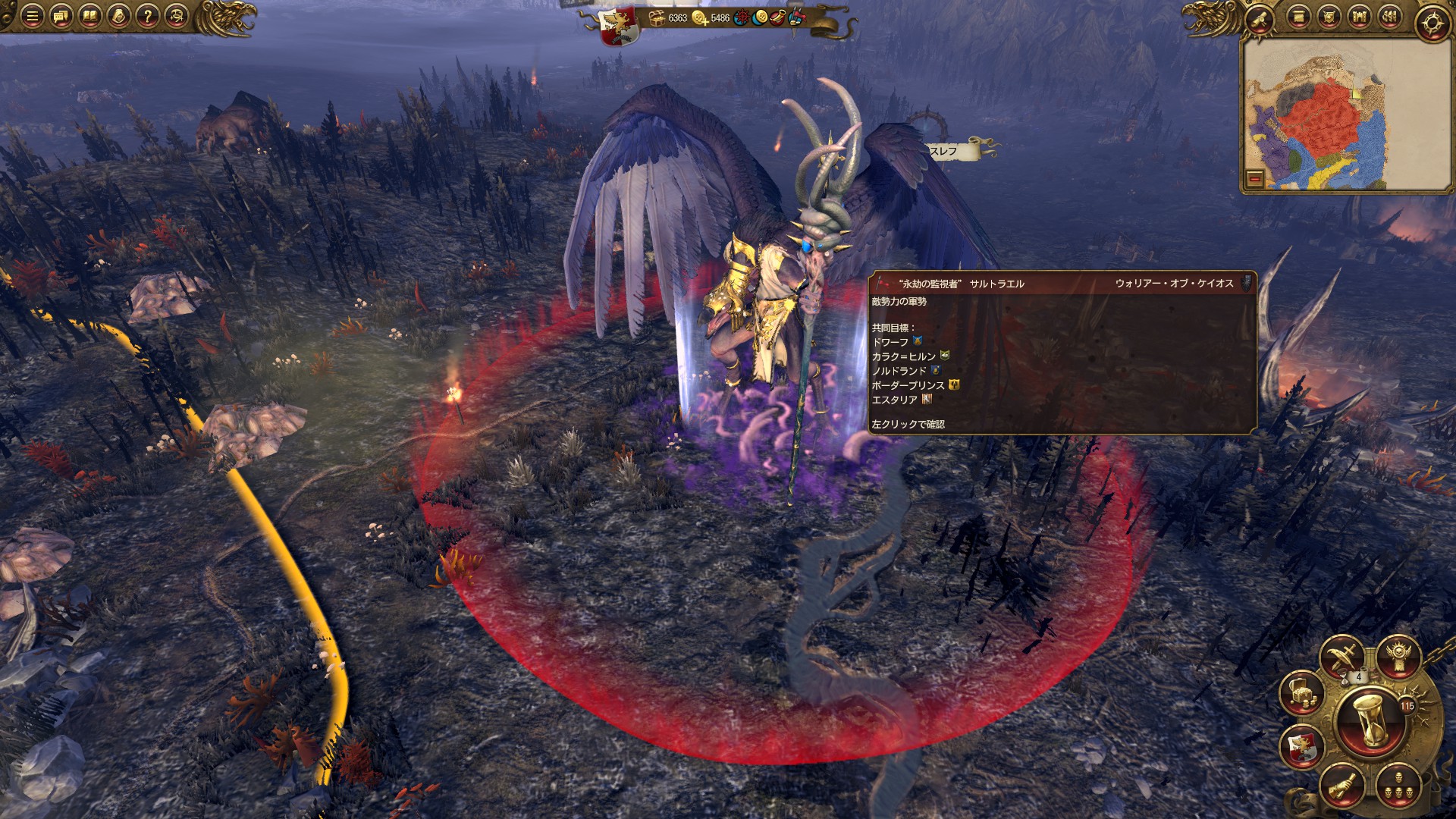Viewport: 1456px width, 819px height.
Task: Summon the advisor with hooded figure icon
Action: coord(118,16)
